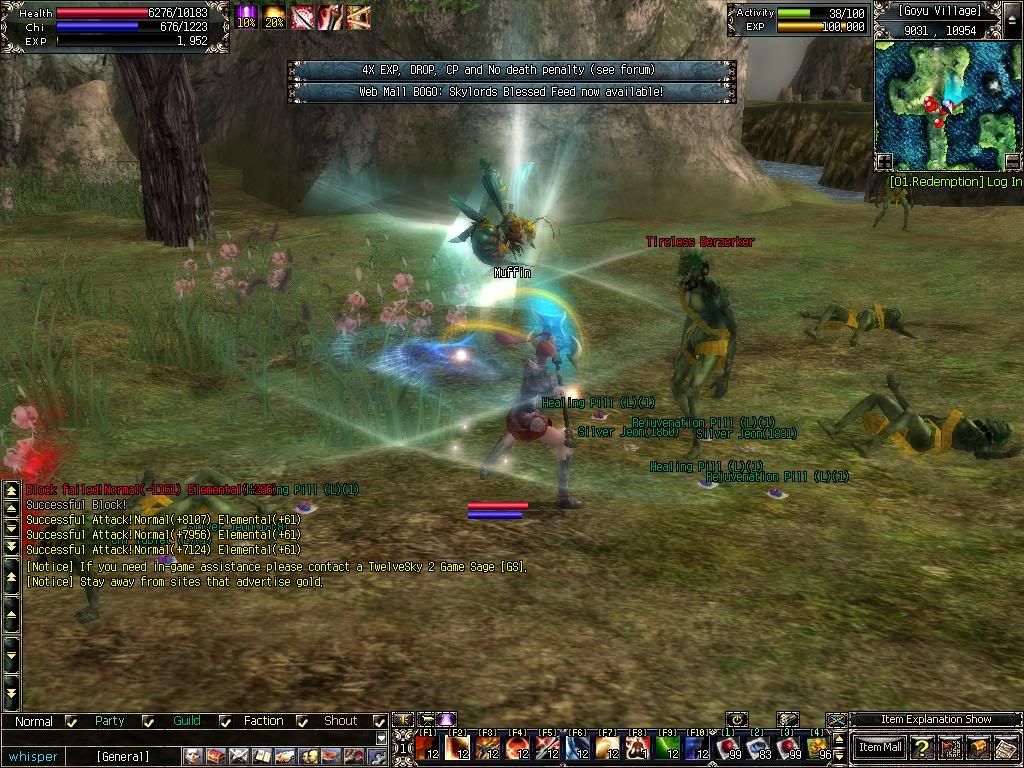The height and width of the screenshot is (768, 1024).
Task: Use the F8 hotbar skill
Action: (x=638, y=747)
